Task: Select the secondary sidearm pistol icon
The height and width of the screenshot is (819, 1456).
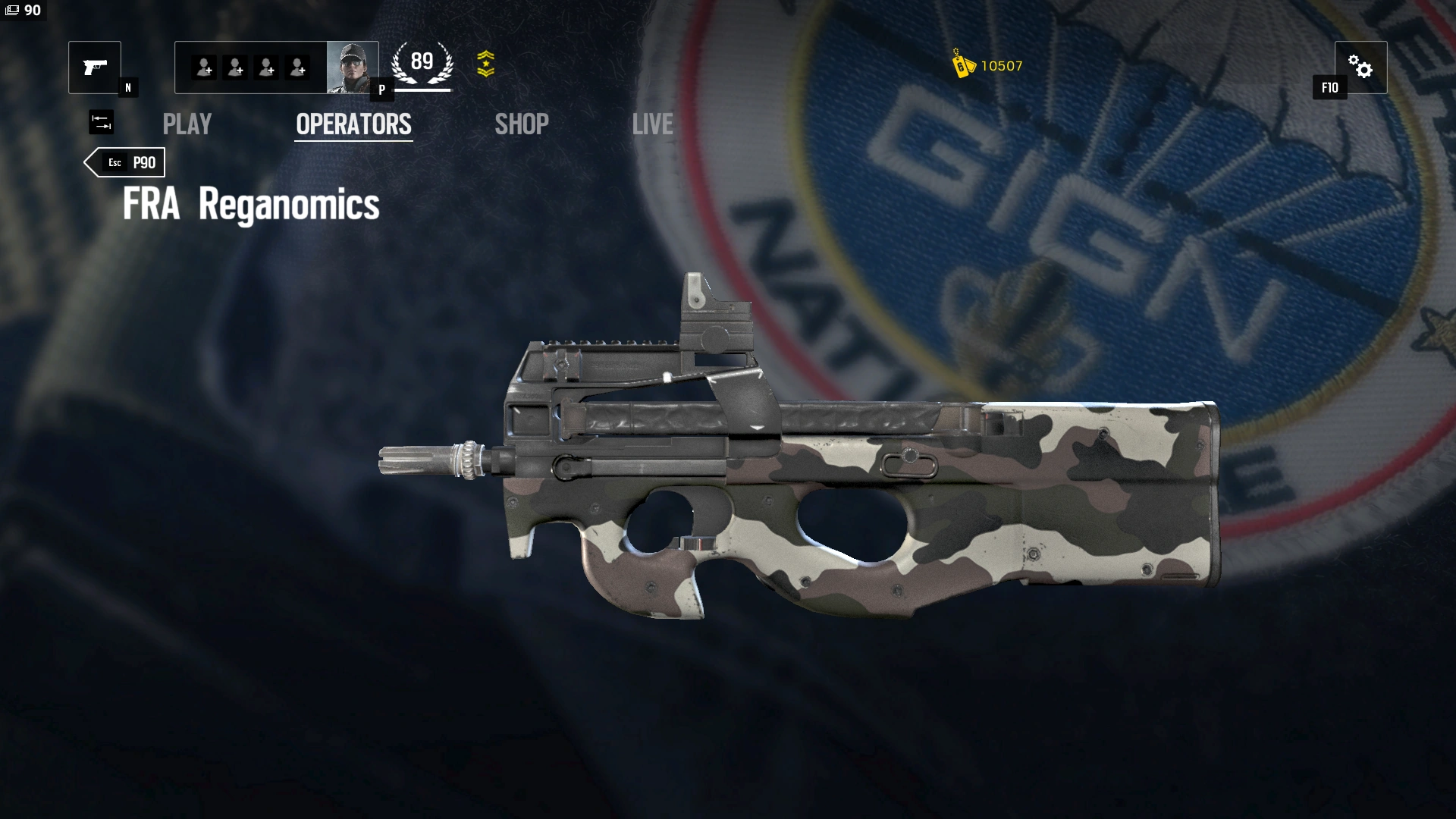Action: (94, 67)
